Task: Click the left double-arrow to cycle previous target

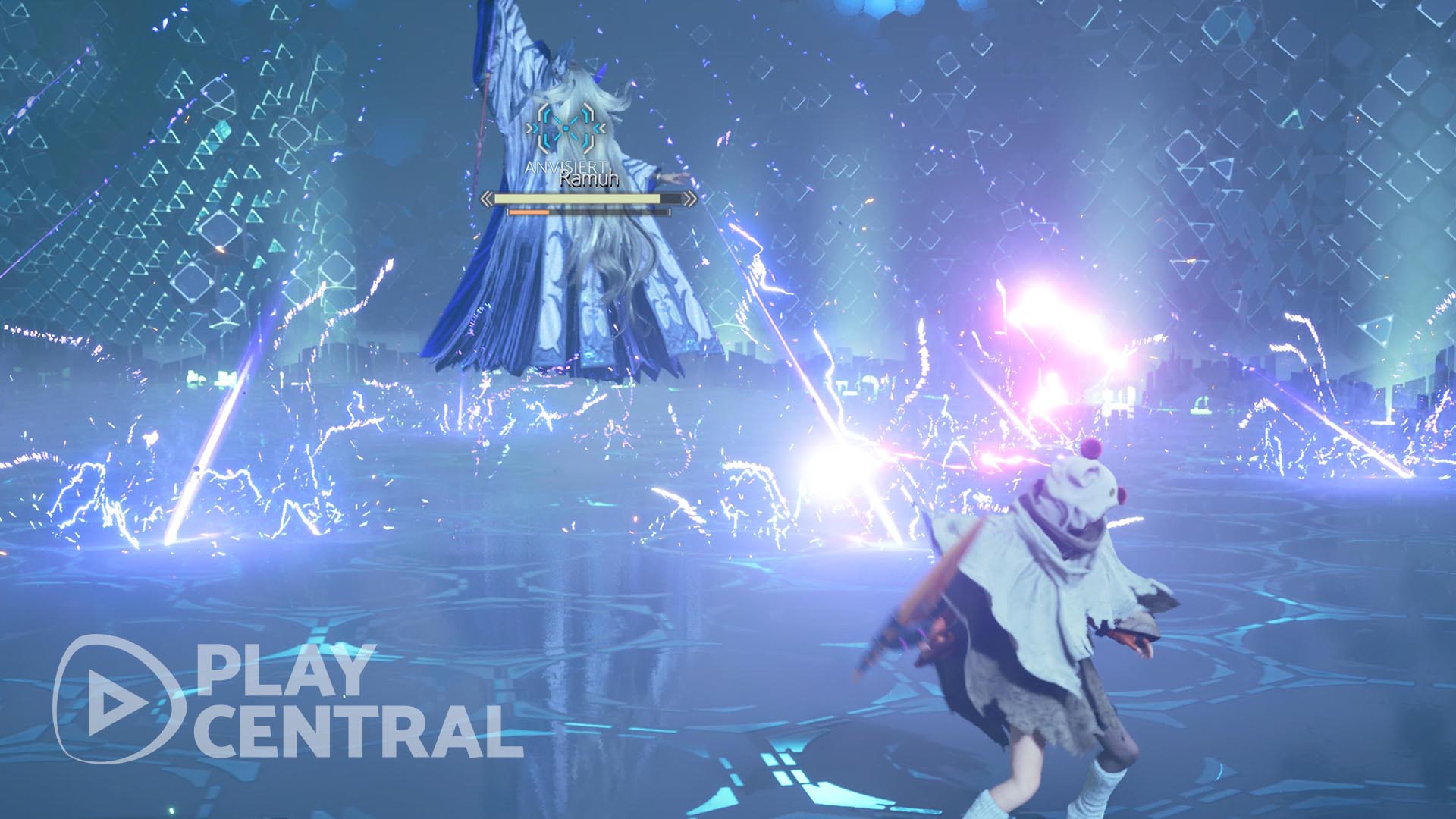Action: coord(486,199)
